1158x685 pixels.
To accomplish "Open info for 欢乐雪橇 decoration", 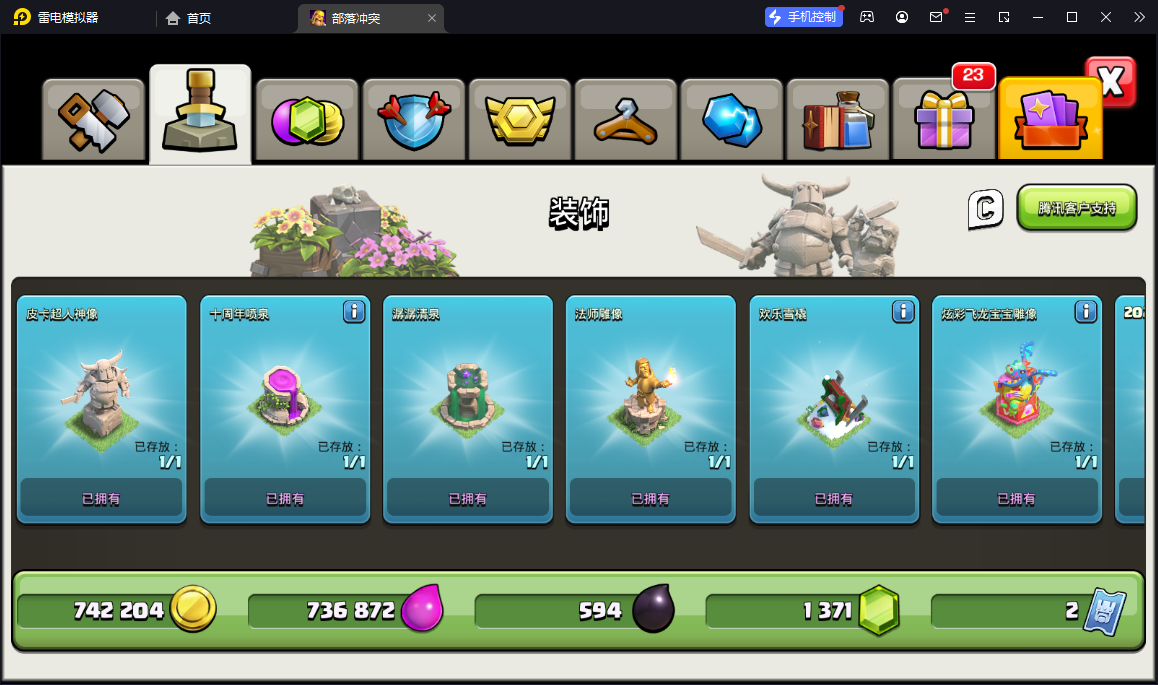I will 903,312.
